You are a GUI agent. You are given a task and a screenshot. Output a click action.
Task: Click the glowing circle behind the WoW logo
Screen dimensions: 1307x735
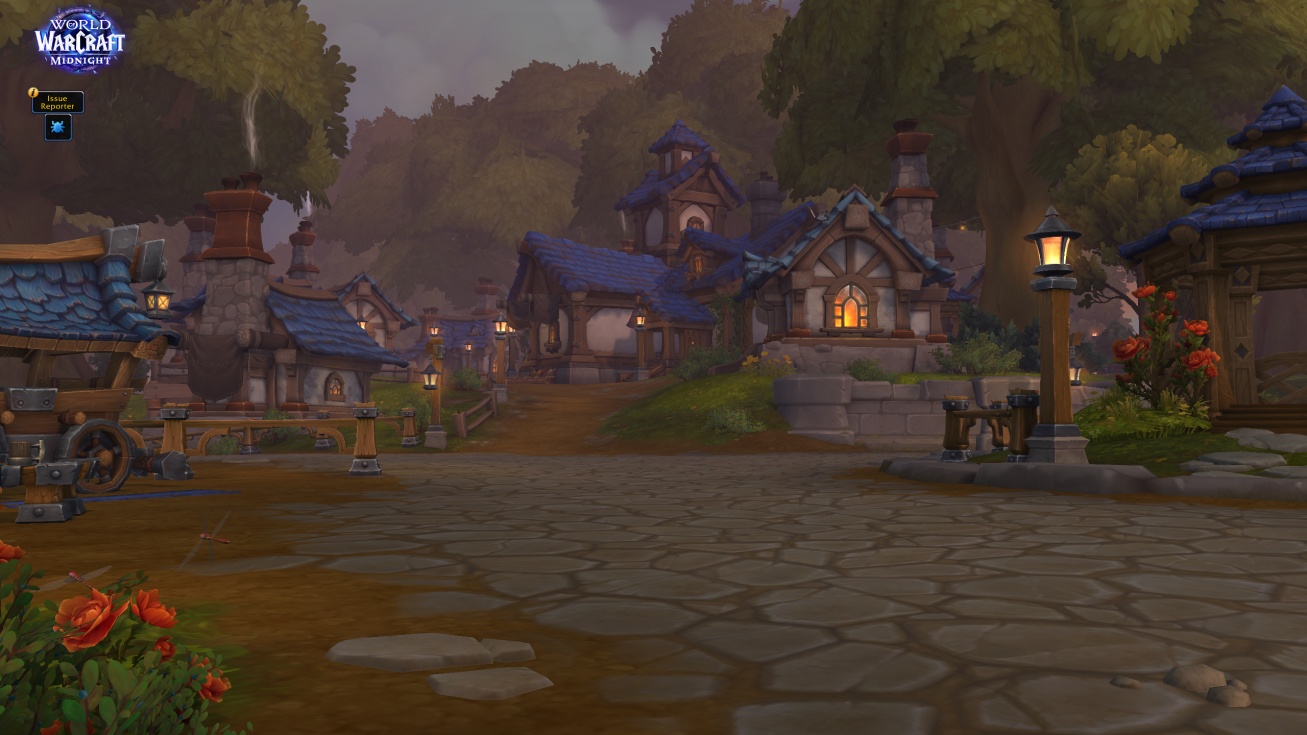click(80, 35)
